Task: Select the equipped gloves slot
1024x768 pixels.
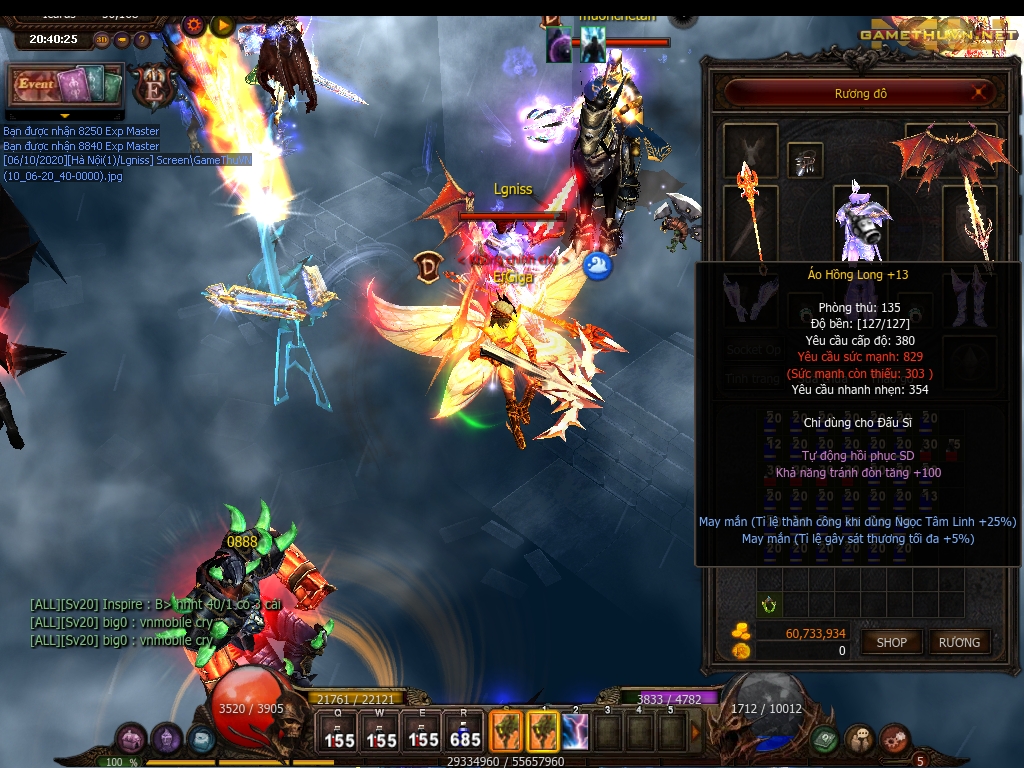Action: (750, 299)
